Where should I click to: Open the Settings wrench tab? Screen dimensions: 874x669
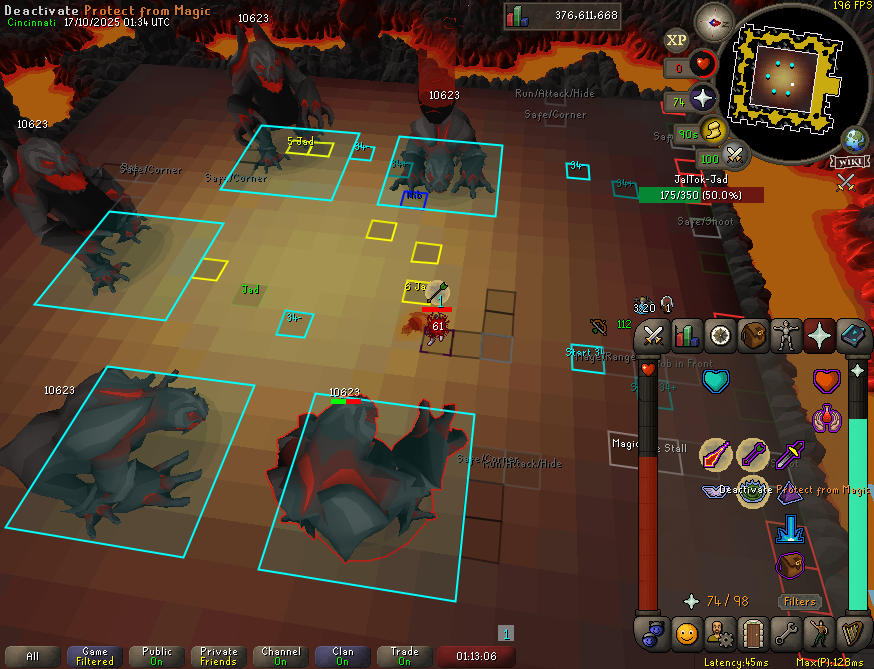coord(786,633)
